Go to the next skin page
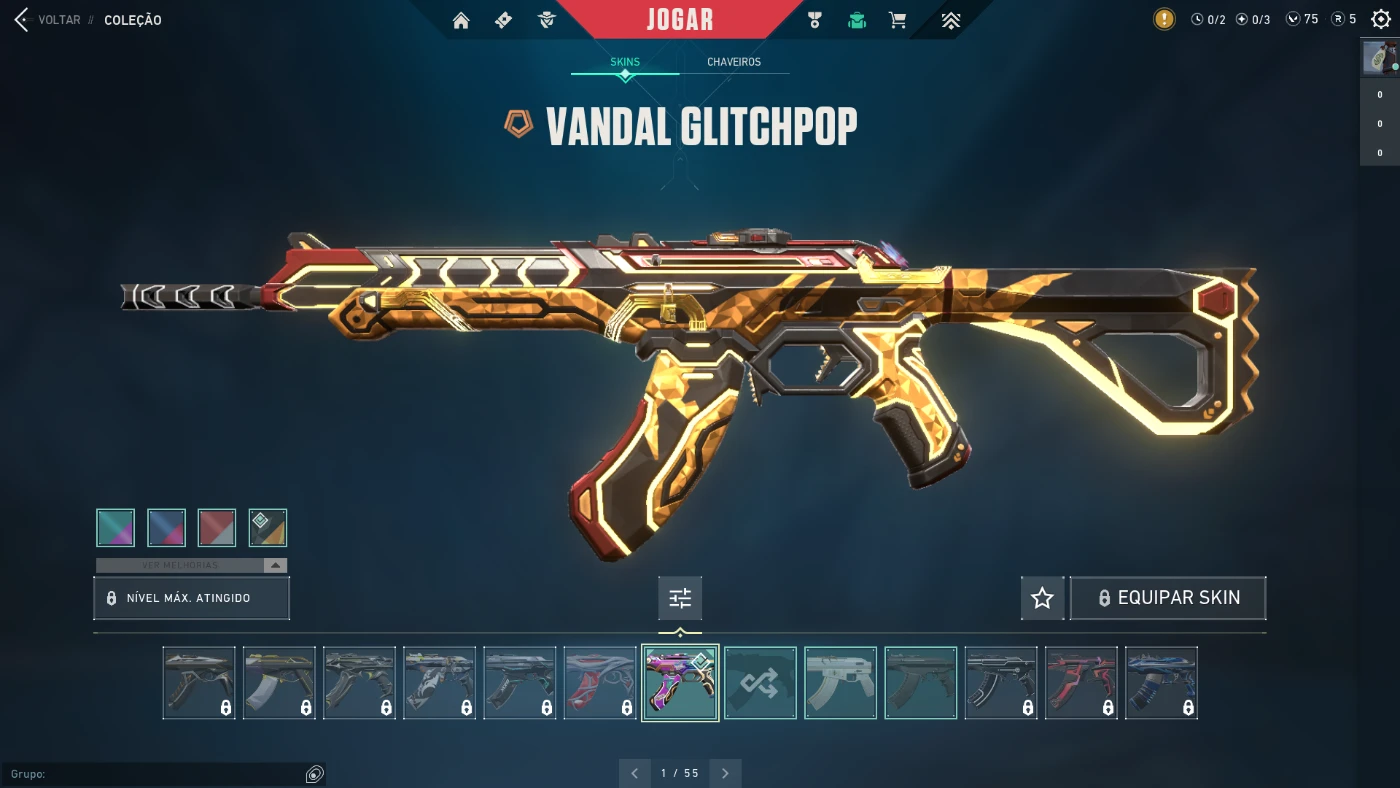 (x=725, y=773)
